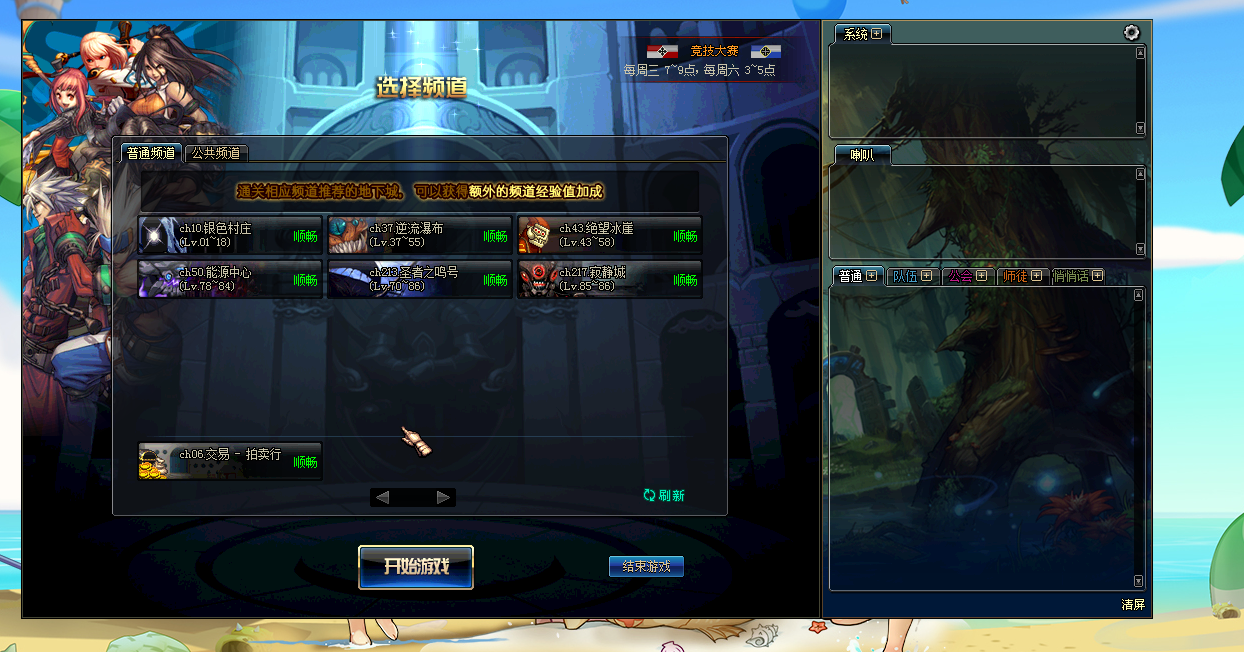Go to the next channel page arrow

(x=444, y=497)
